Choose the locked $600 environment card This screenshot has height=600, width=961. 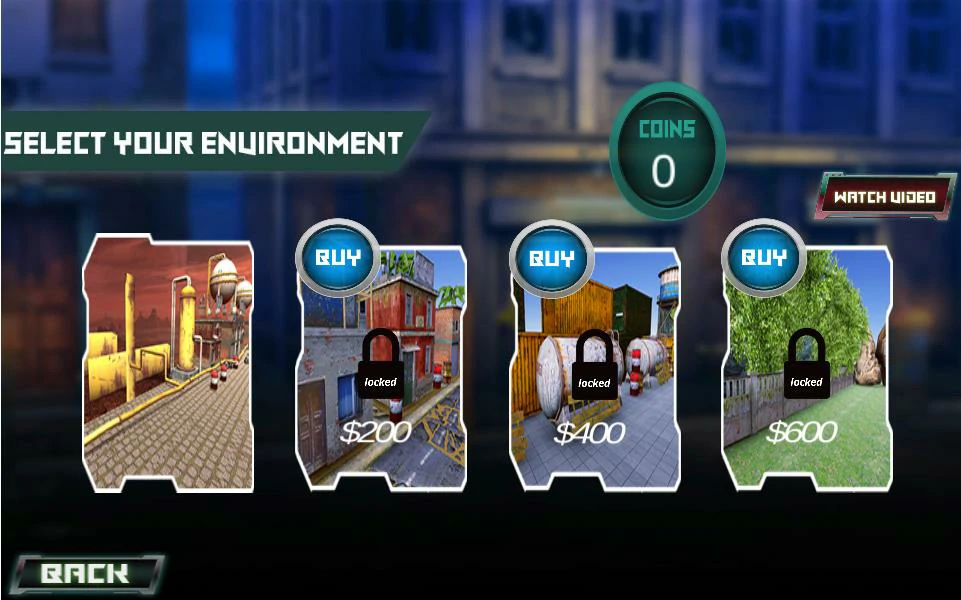808,390
